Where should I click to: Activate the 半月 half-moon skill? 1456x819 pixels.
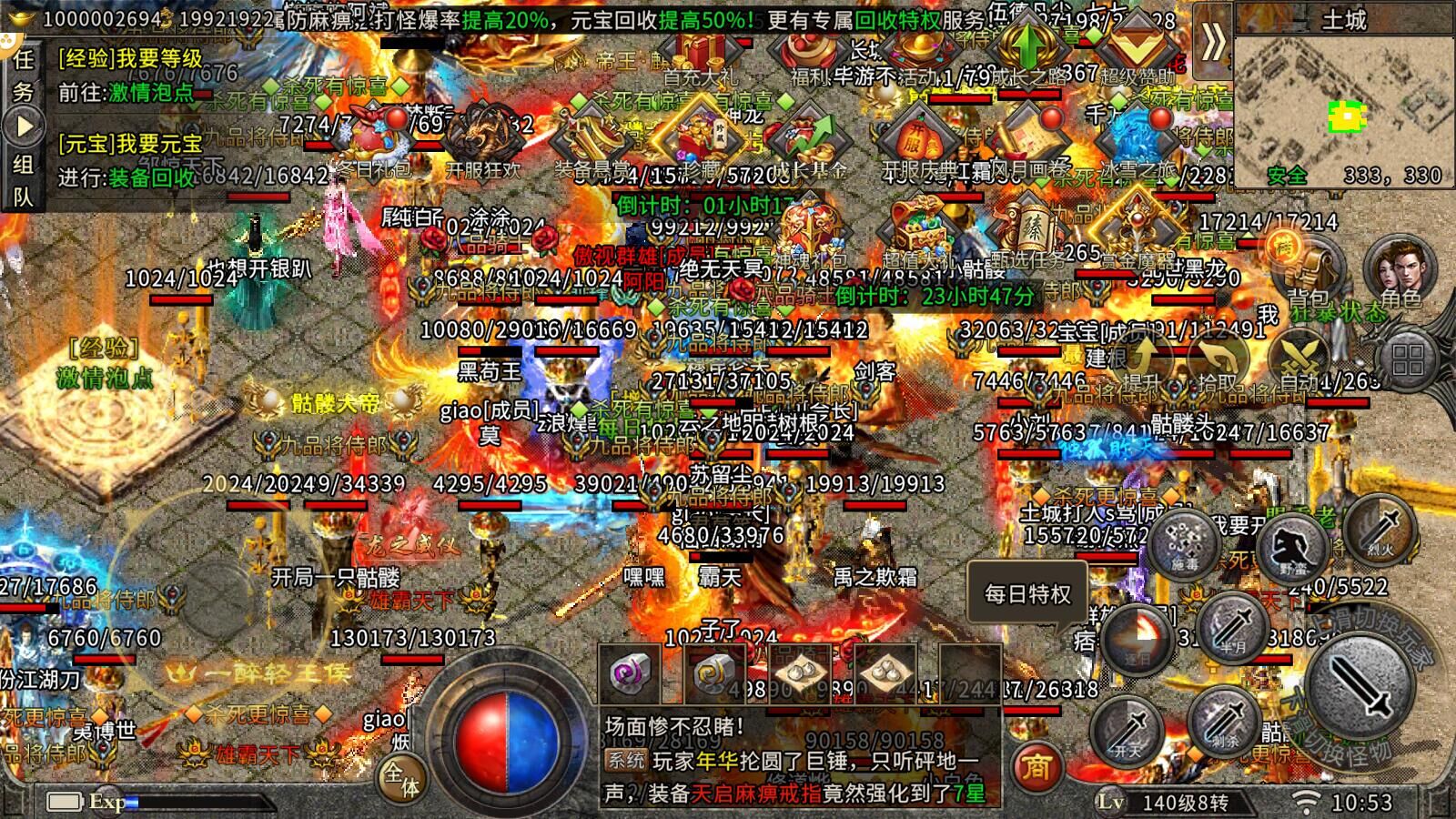pos(1232,628)
